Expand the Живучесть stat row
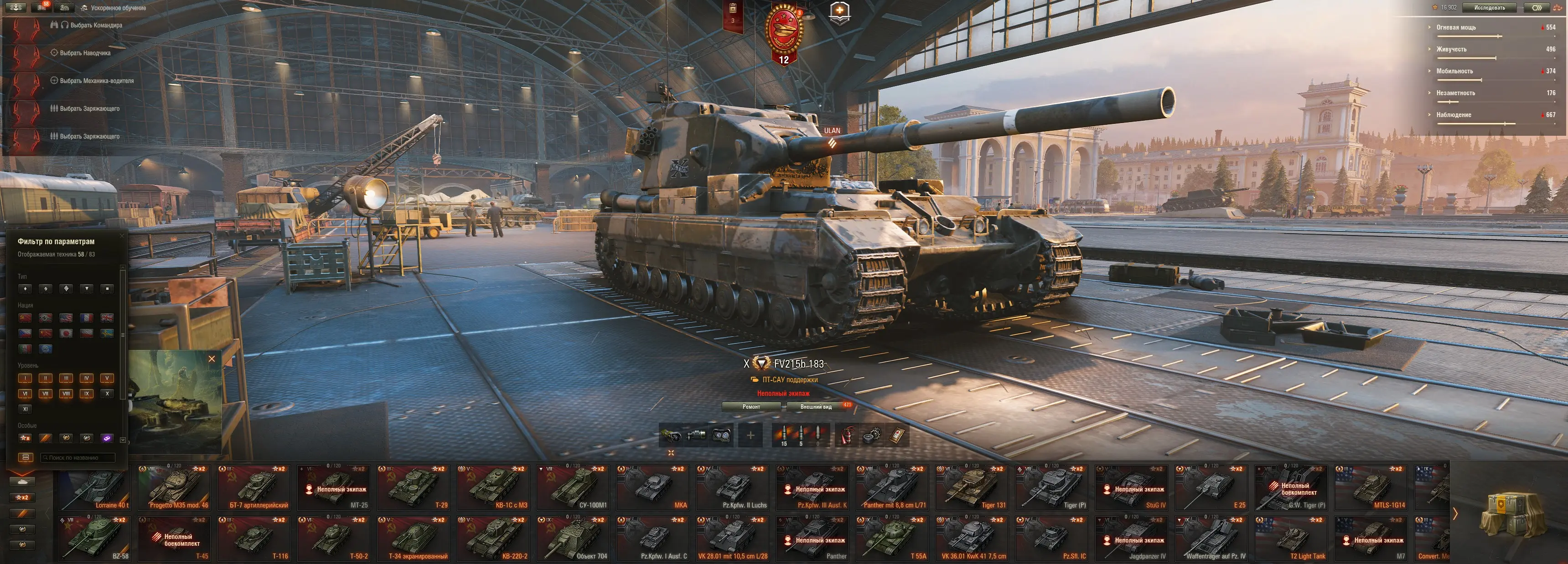Screen dimensions: 1568x564 tap(1451, 49)
